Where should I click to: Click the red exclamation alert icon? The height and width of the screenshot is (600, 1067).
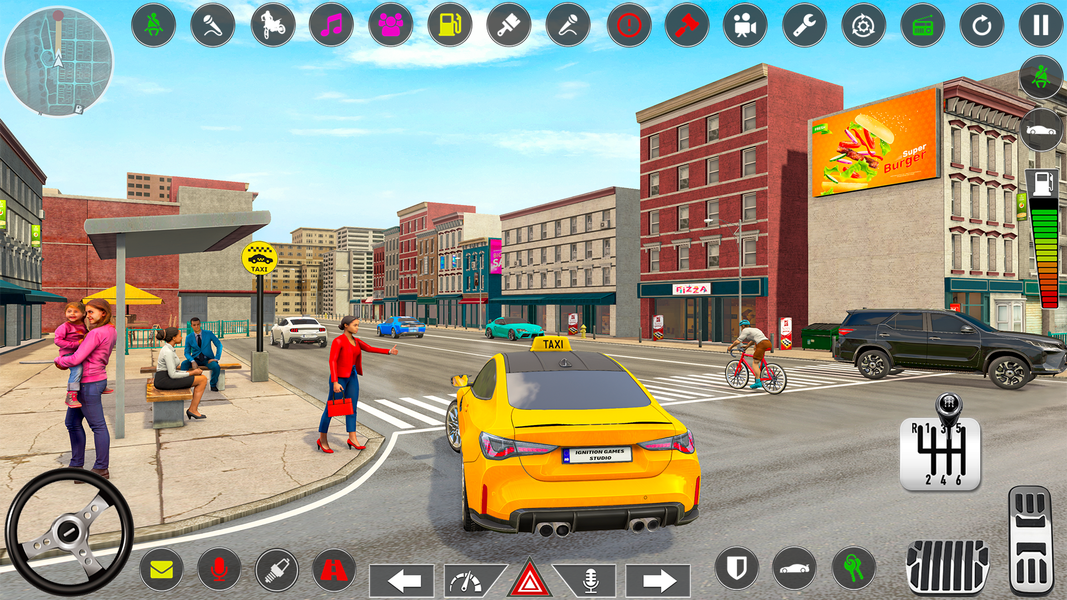click(x=628, y=26)
